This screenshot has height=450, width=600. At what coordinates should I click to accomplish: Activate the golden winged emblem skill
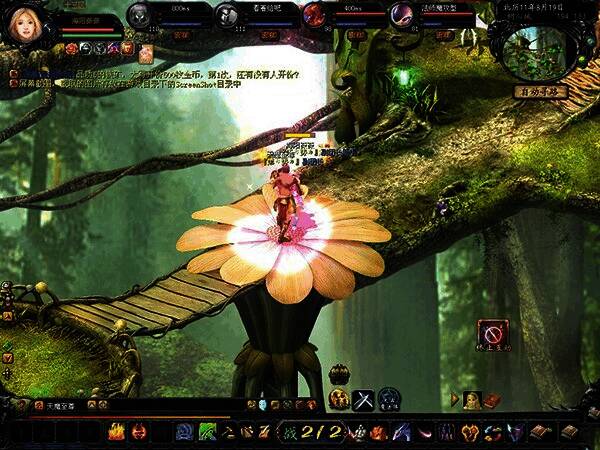coord(470,432)
